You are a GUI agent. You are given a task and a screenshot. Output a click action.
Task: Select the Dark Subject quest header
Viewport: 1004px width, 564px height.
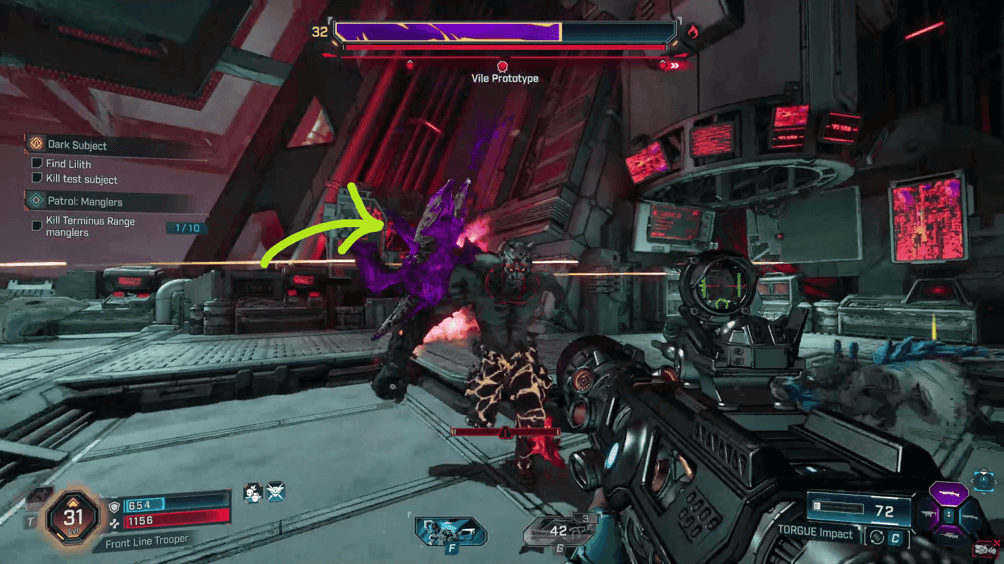[x=77, y=145]
